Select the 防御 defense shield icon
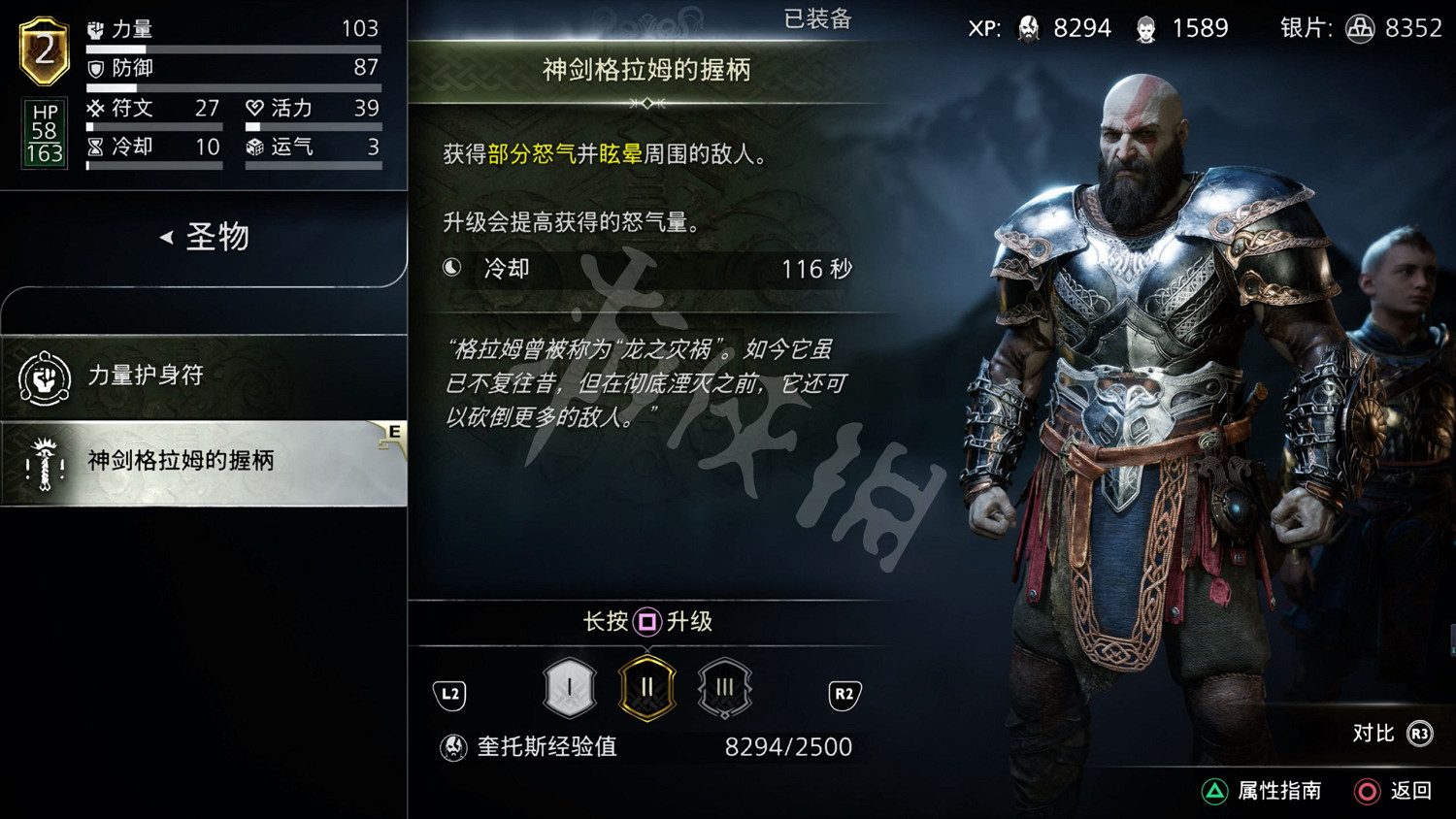This screenshot has width=1456, height=819. 94,68
